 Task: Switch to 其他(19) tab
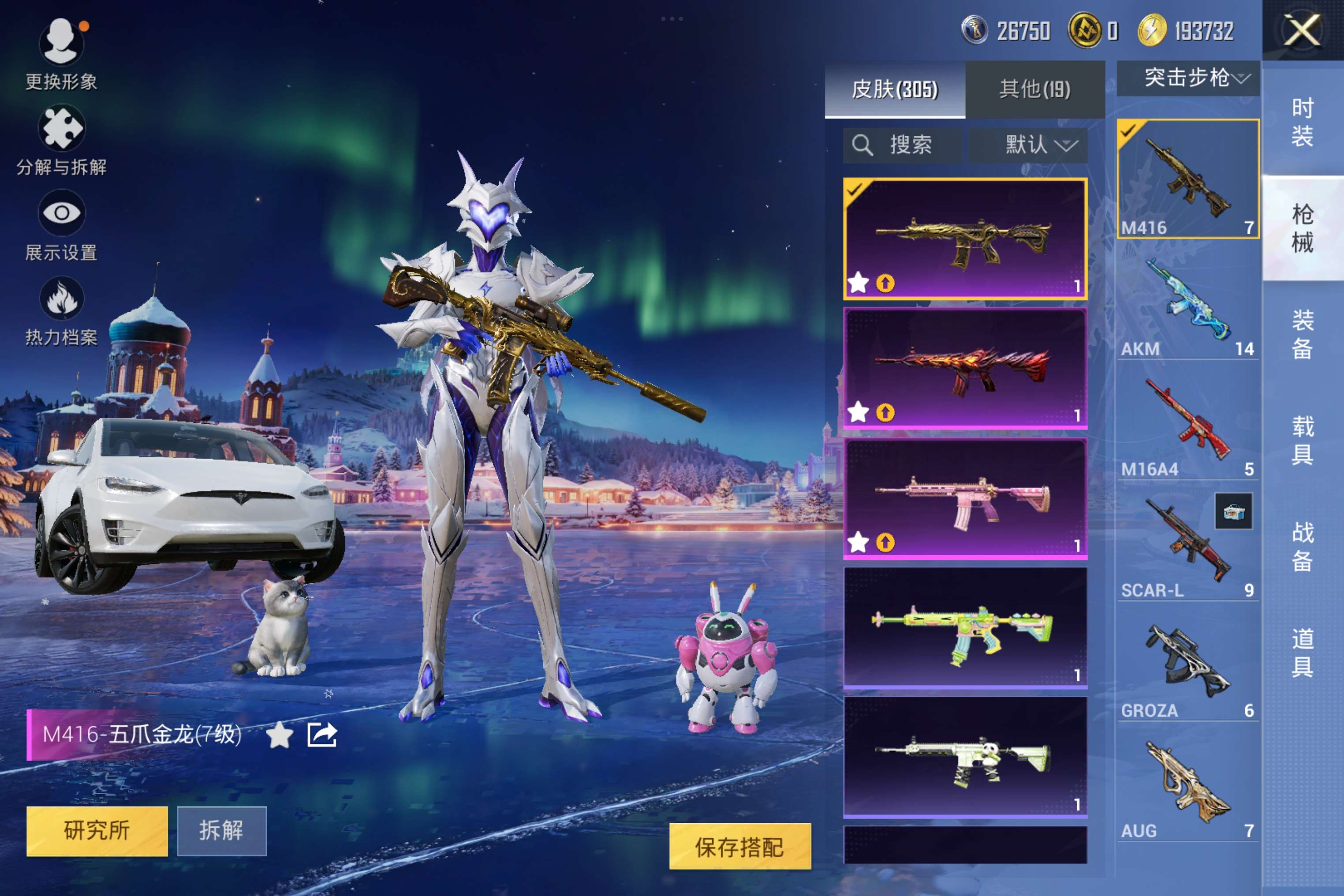(x=1034, y=89)
